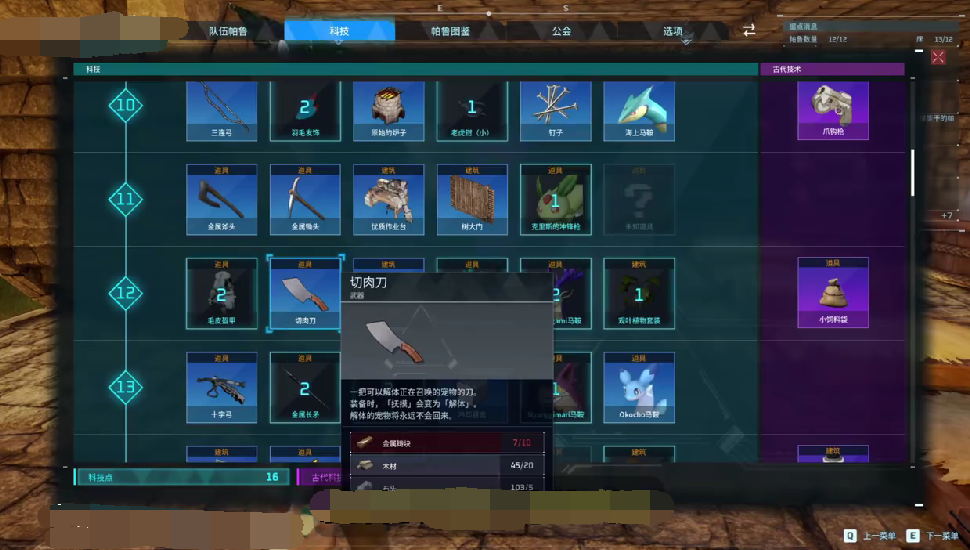Choose the 钉子 nails technology
The width and height of the screenshot is (970, 550).
coord(555,110)
